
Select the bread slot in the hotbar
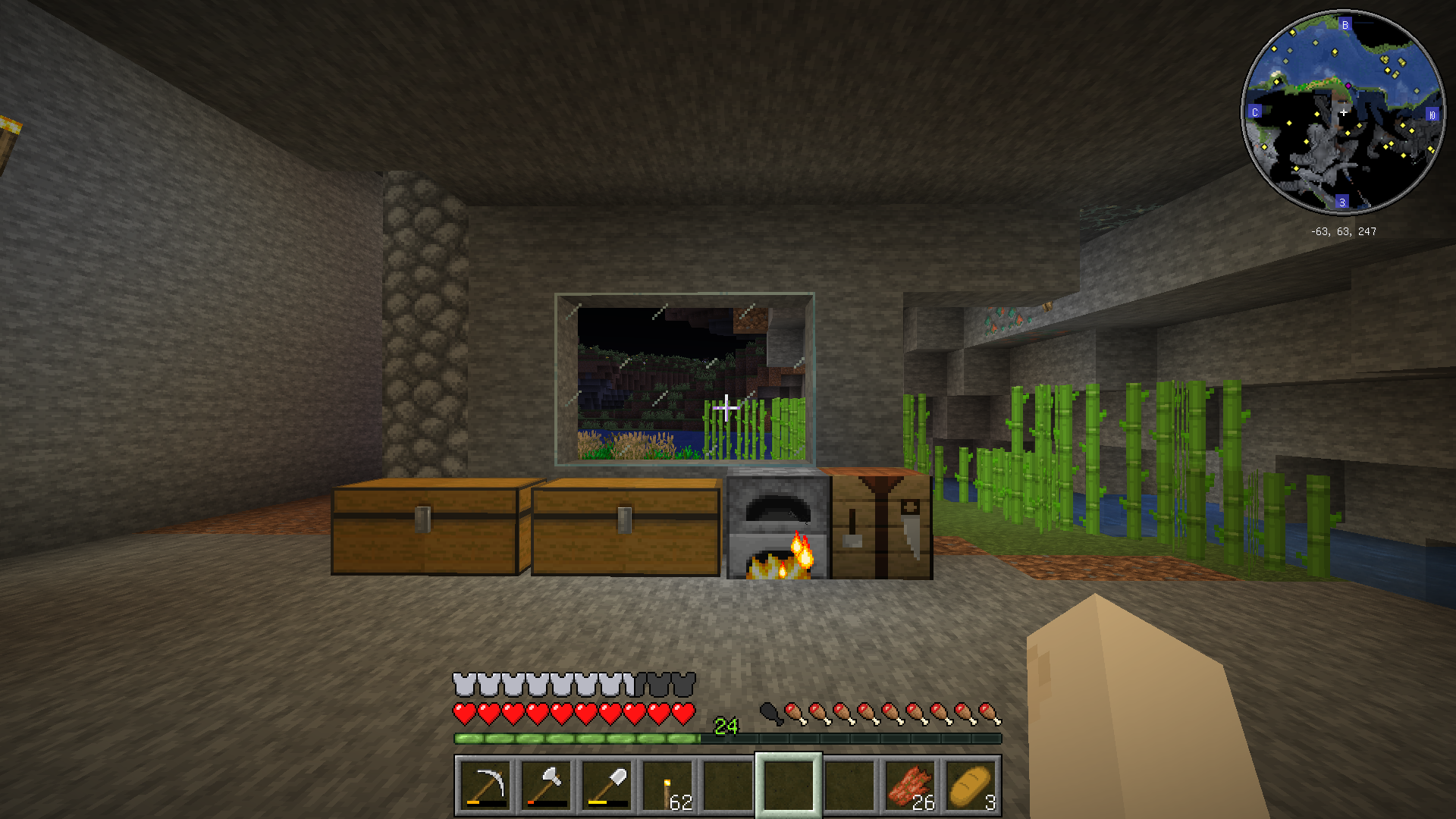coord(971,786)
